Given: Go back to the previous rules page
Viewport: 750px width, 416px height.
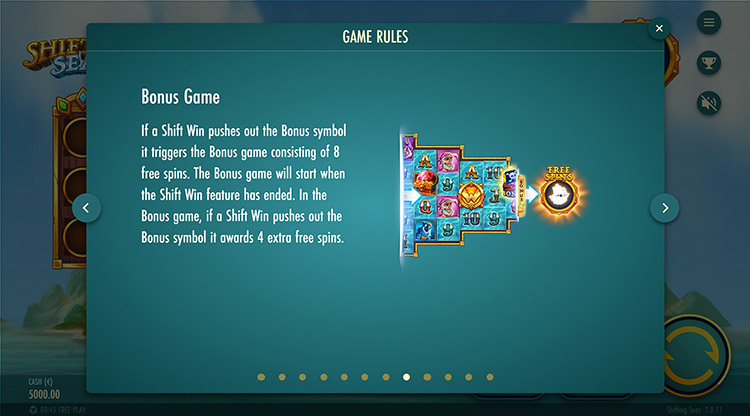Looking at the screenshot, I should (x=86, y=207).
